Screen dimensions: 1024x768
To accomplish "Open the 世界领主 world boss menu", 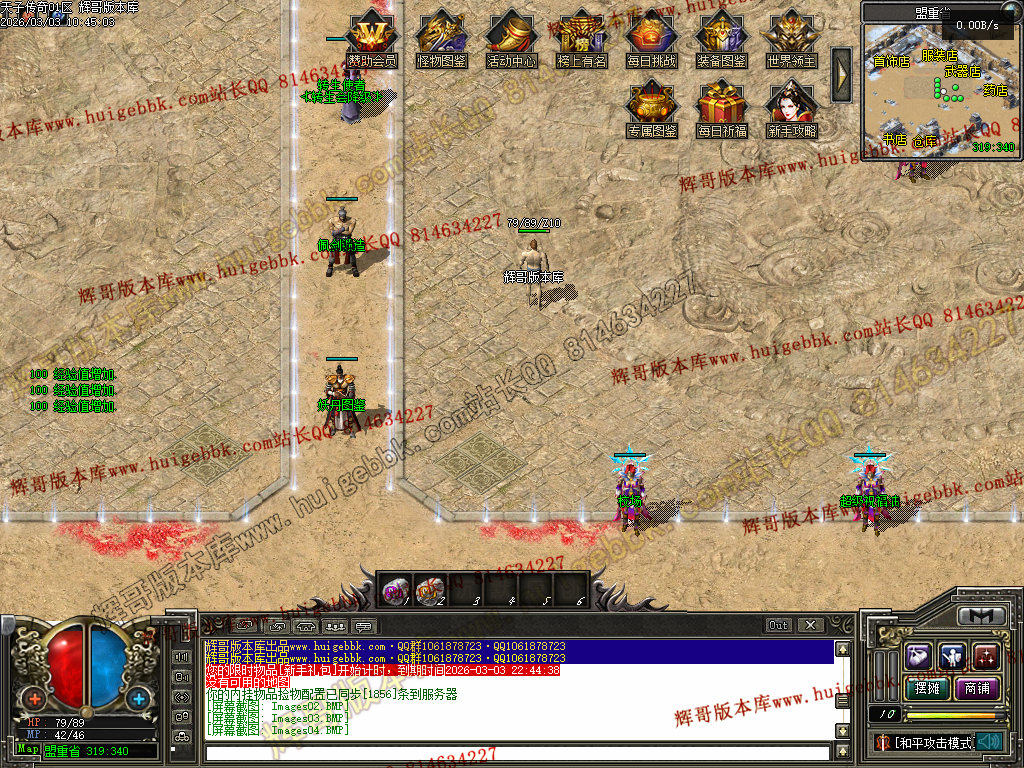I will (x=791, y=35).
